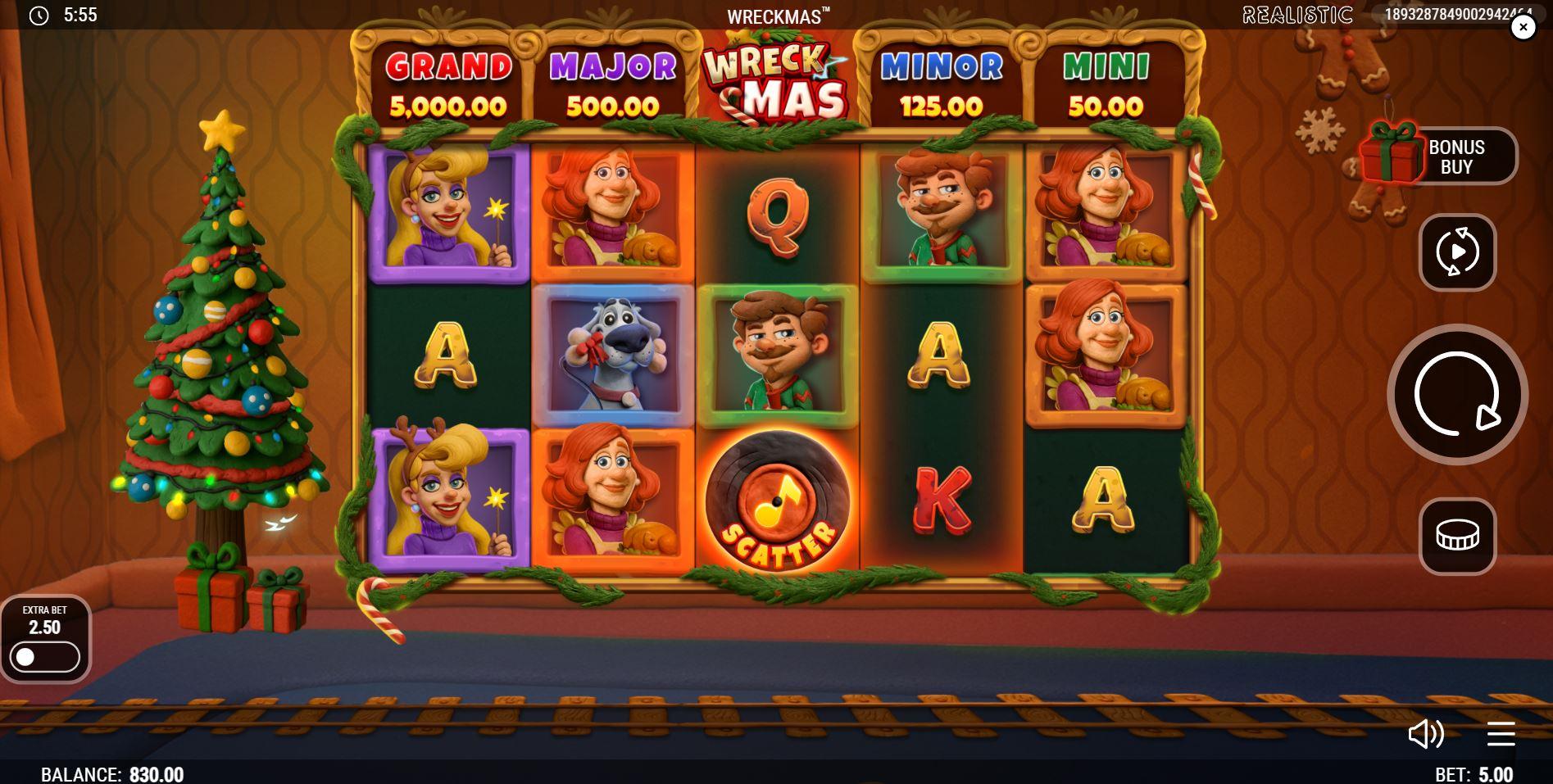Screen dimensions: 1553x784
Task: Open the hamburger game menu
Action: point(1502,735)
